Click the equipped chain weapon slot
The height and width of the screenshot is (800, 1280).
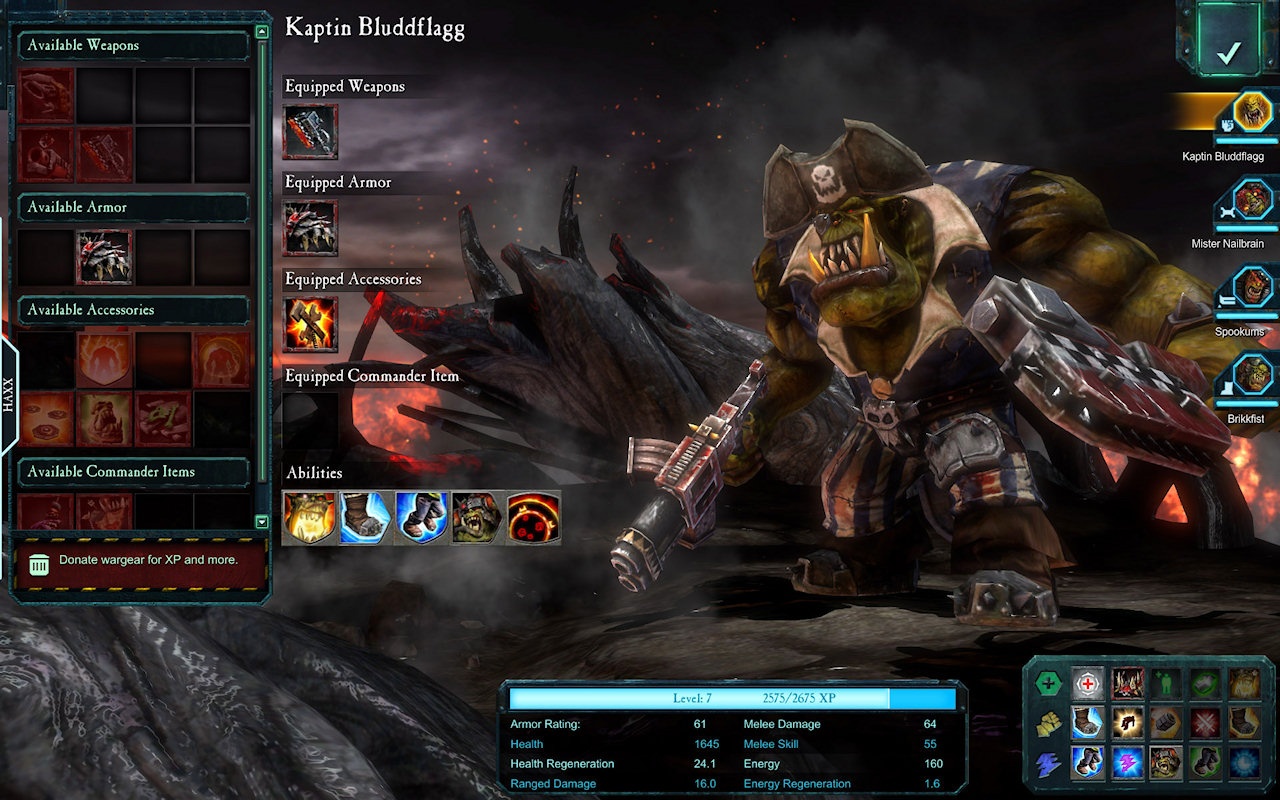[310, 132]
